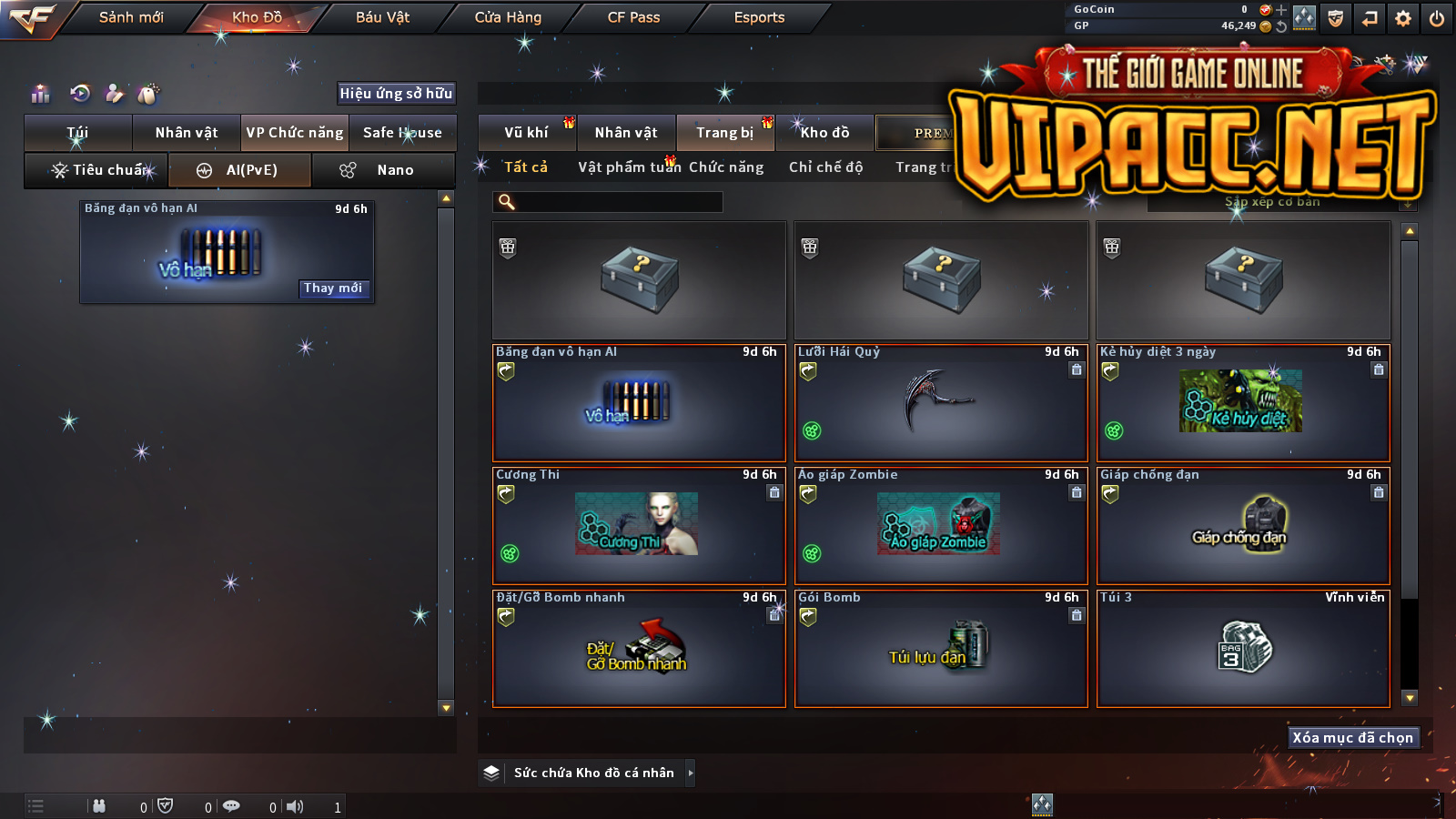Open the Sảnh mới lobby tab

[131, 17]
